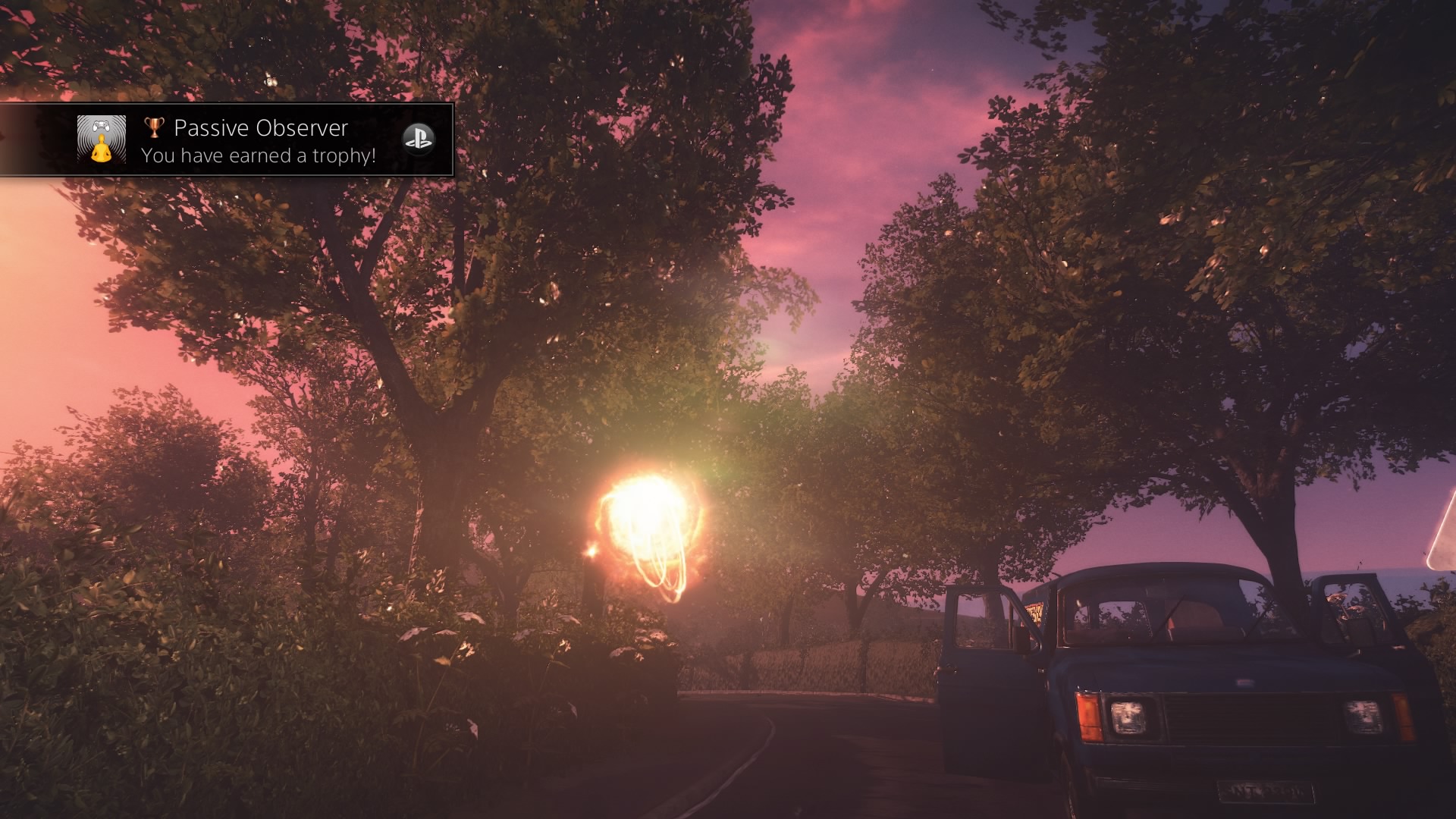Image resolution: width=1456 pixels, height=819 pixels.
Task: Click the left headlight of the blue van
Action: click(1128, 716)
